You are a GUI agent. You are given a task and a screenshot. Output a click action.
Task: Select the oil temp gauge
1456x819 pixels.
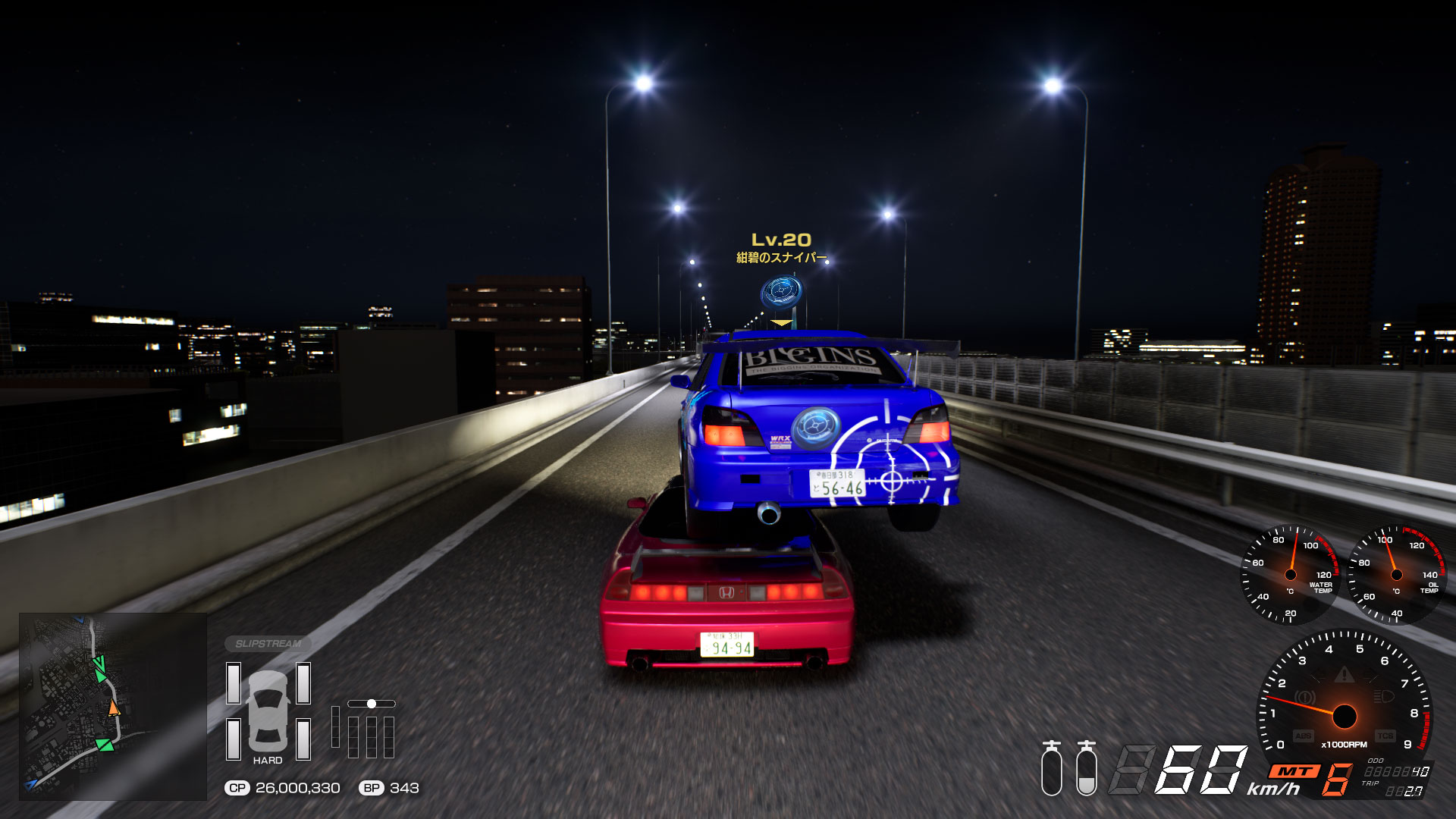[x=1397, y=575]
